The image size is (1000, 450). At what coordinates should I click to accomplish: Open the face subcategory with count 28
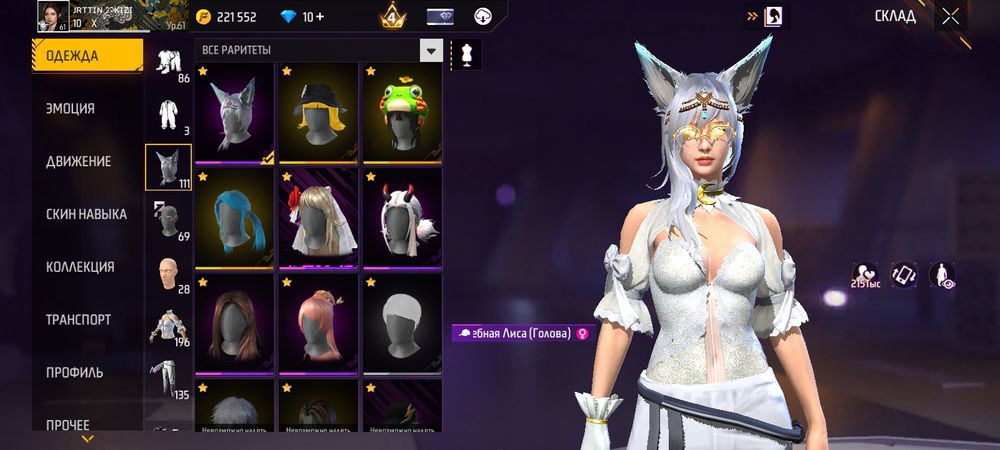click(x=168, y=273)
